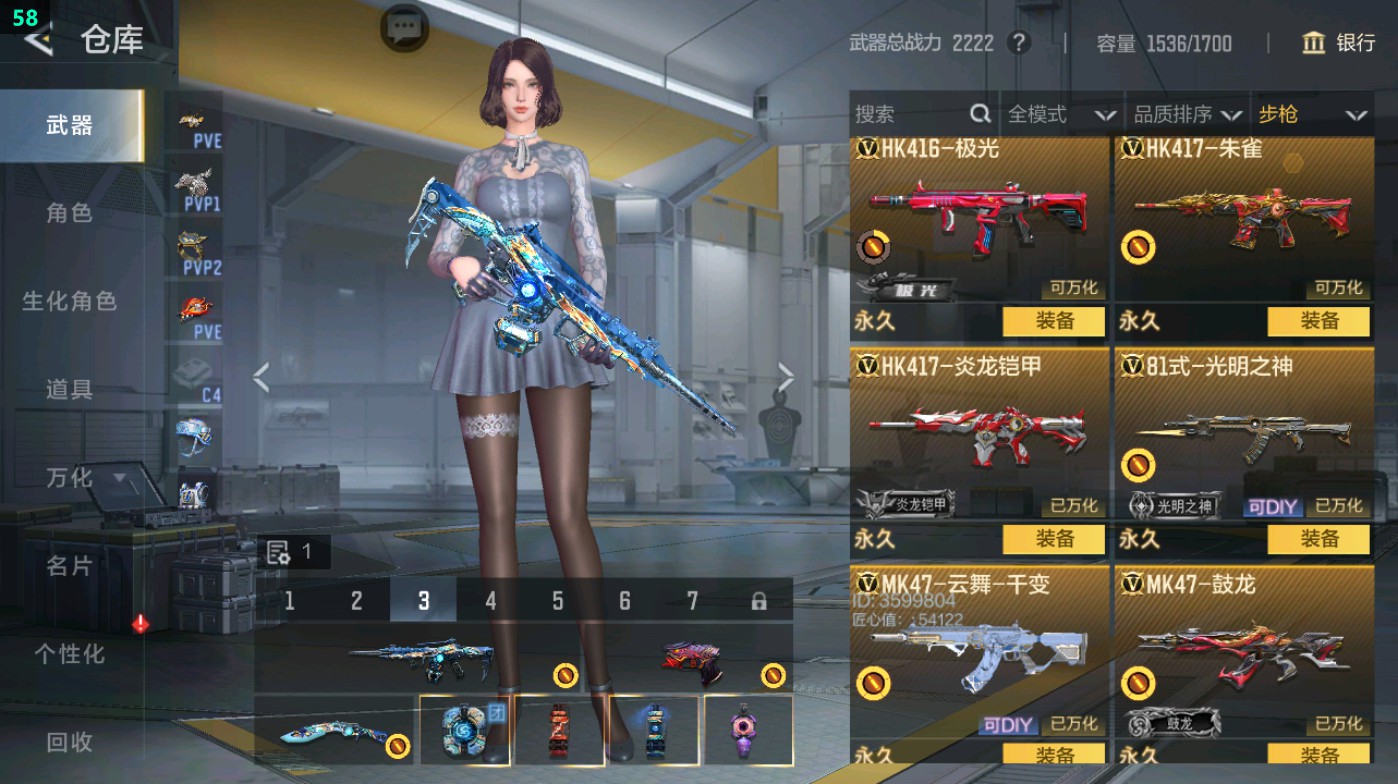Select loadout preset tab 5
The height and width of the screenshot is (784, 1398).
click(556, 602)
